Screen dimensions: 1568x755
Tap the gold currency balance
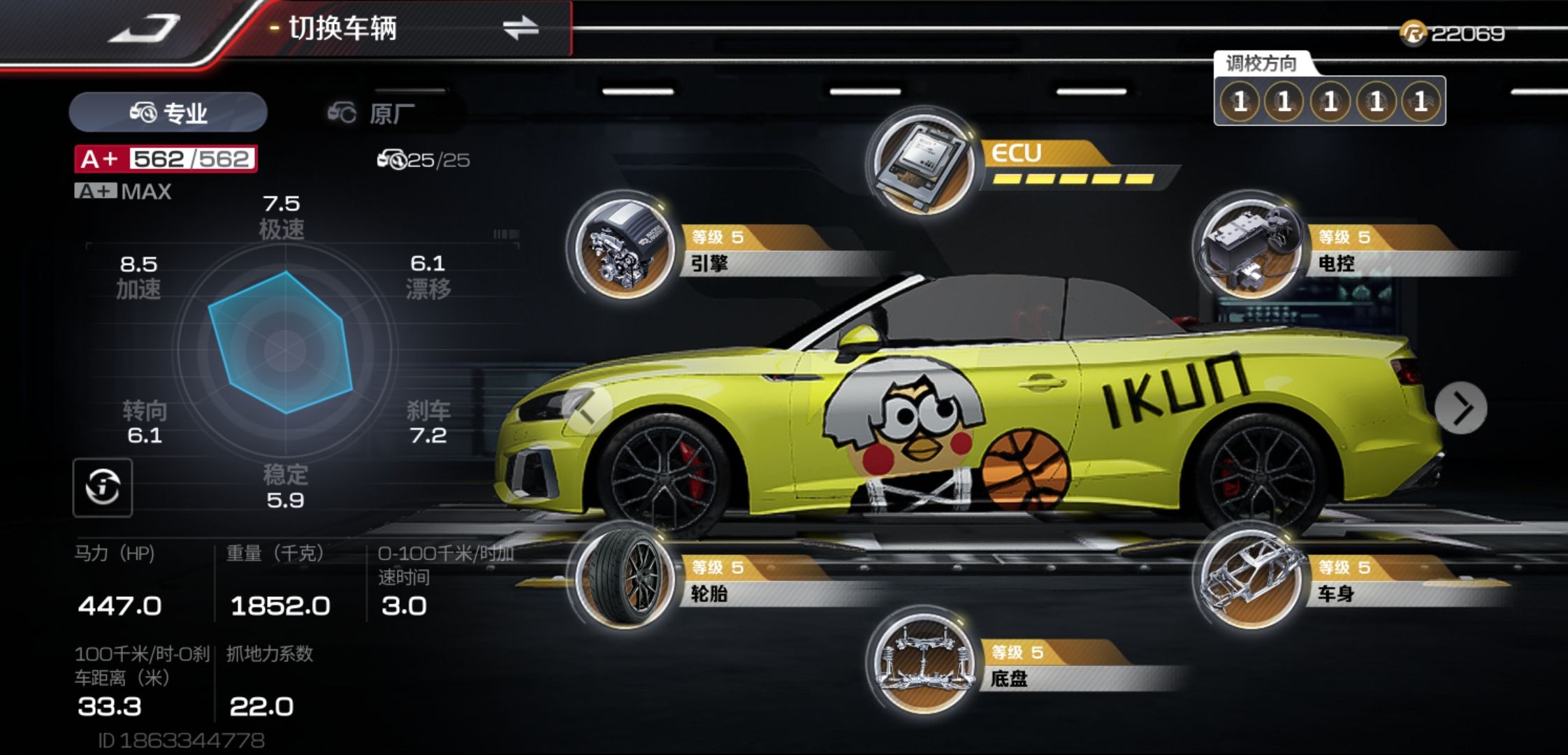point(1453,34)
